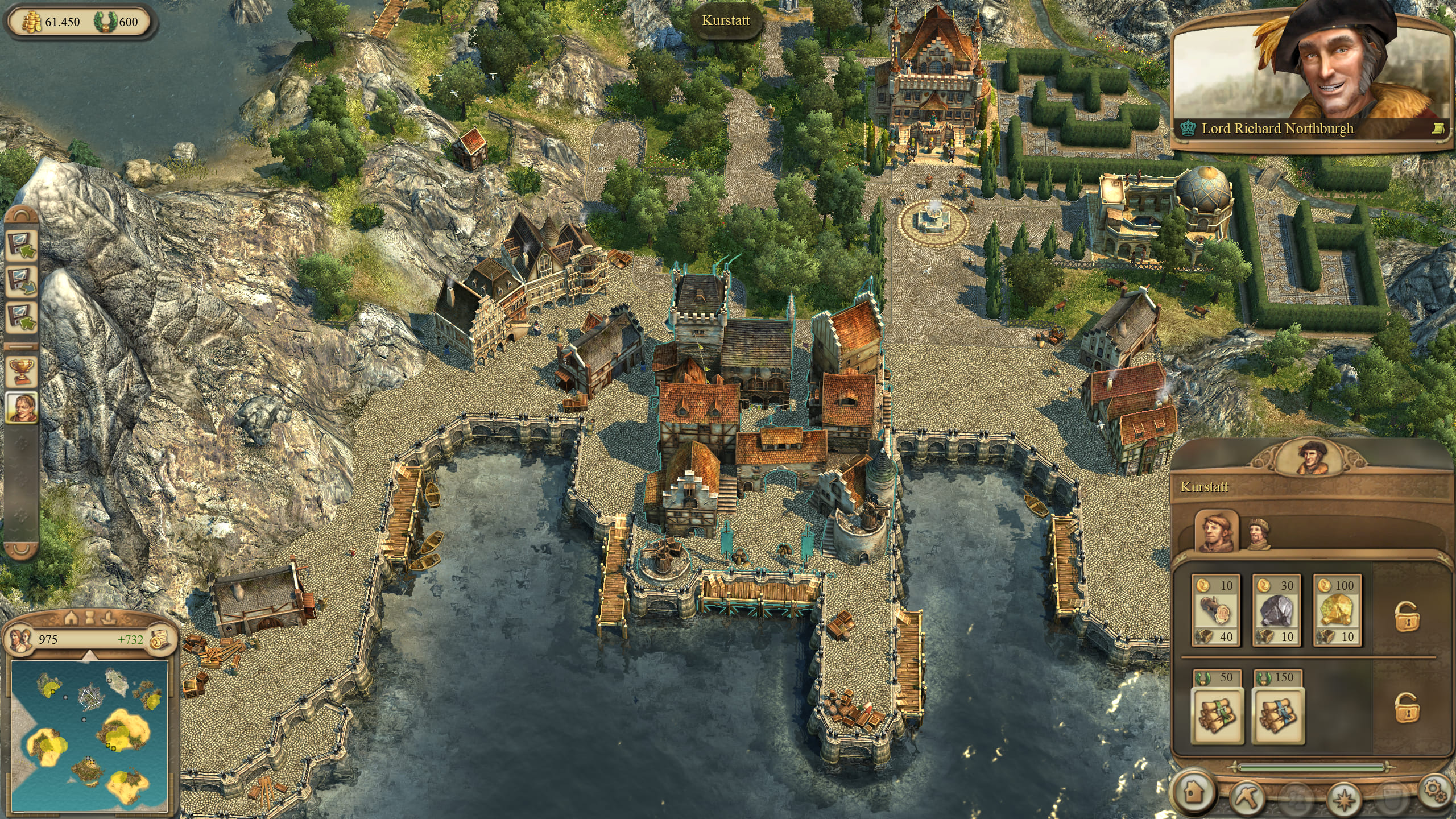
Task: Purchase the gold ore for 100 coins
Action: pos(1337,610)
